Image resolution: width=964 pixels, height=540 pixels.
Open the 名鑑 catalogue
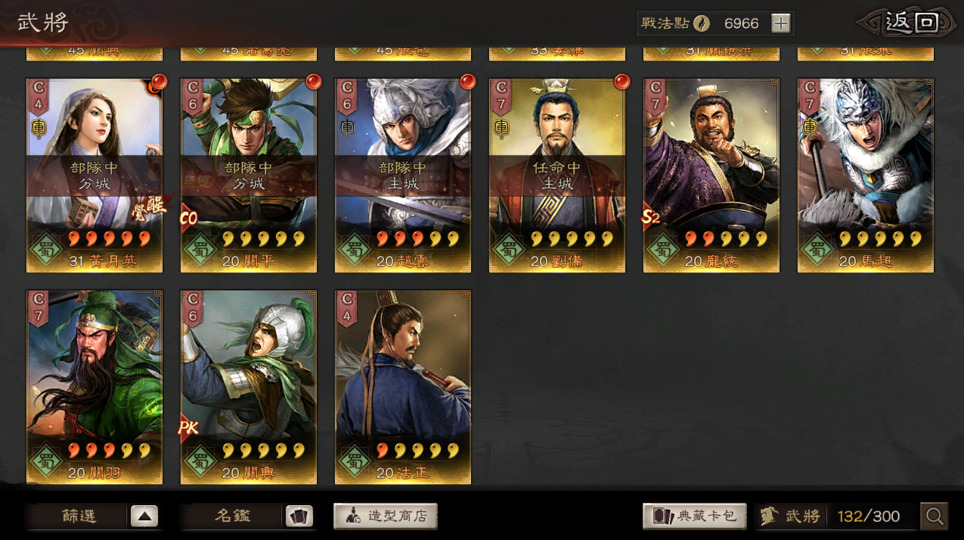248,516
